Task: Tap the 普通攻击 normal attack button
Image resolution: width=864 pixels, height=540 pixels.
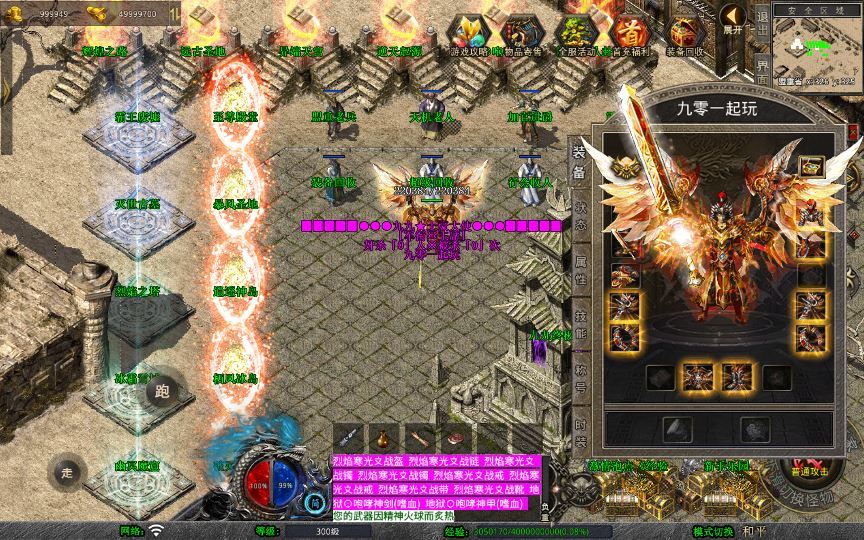Action: (x=807, y=470)
